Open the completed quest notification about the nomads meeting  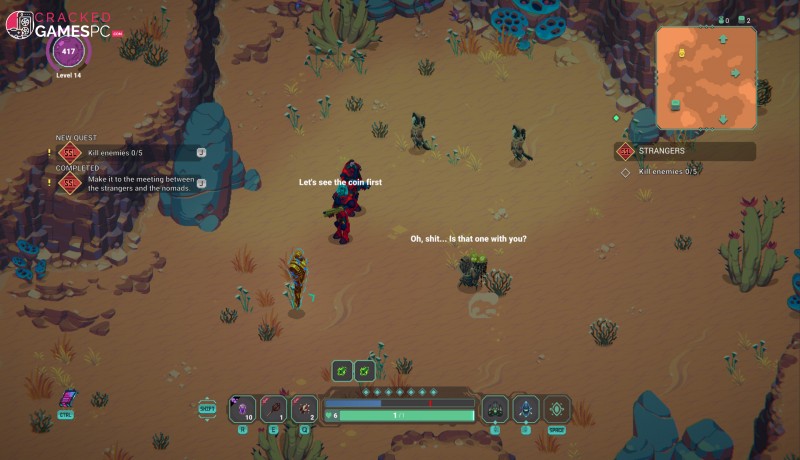coord(130,182)
